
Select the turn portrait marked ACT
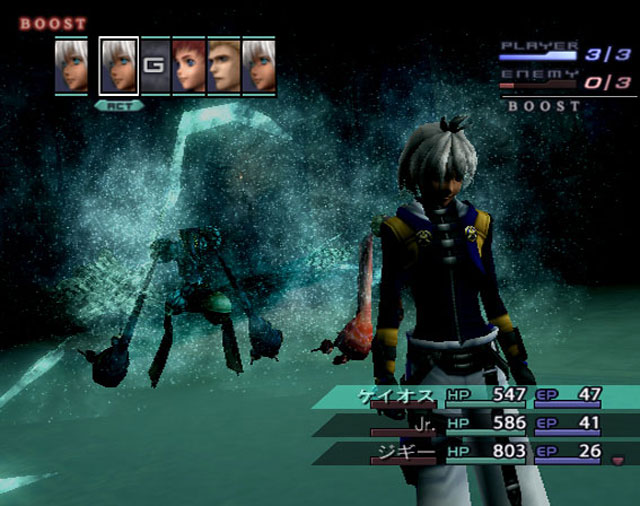[x=119, y=67]
